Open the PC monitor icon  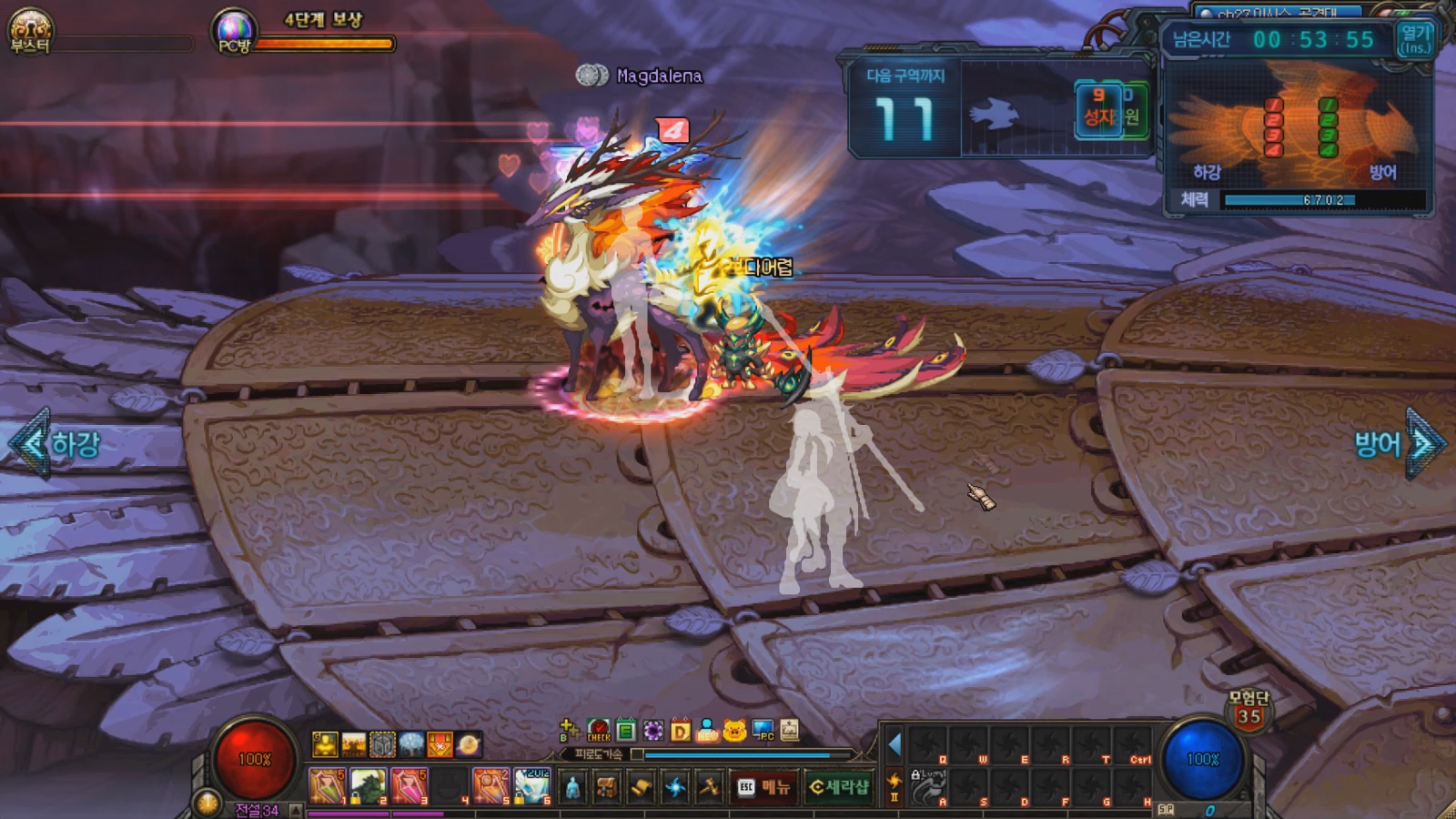[x=763, y=731]
